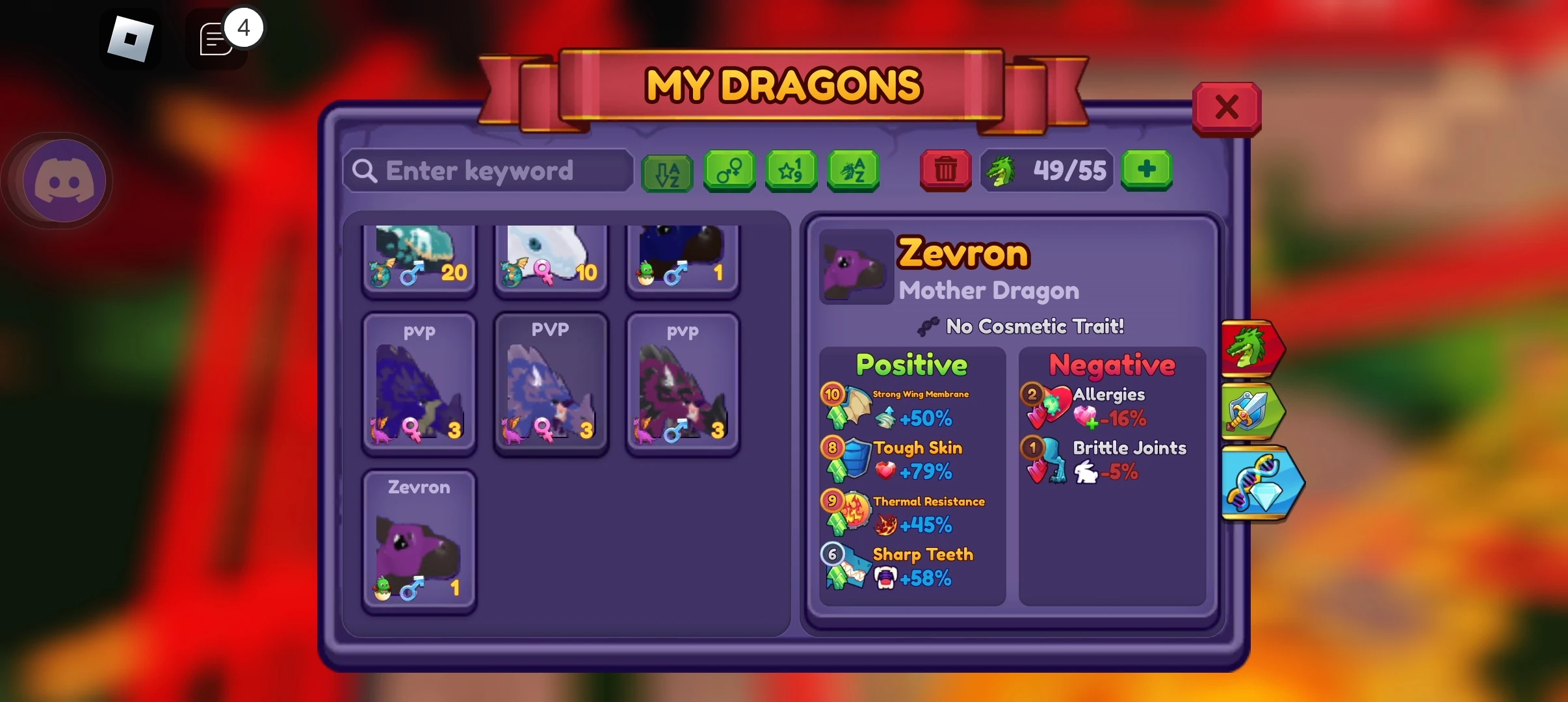The image size is (1568, 702).
Task: Toggle the Allergies negative trait
Action: coord(1105,406)
